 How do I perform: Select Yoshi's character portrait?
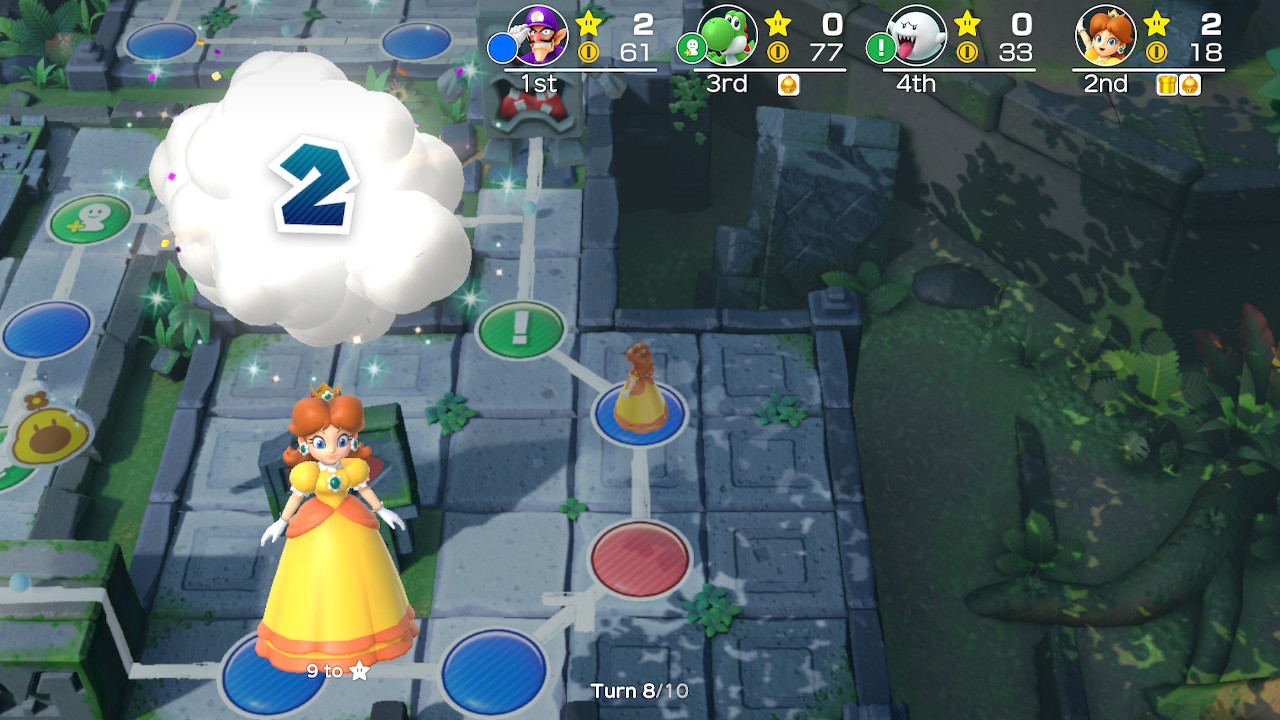(727, 35)
